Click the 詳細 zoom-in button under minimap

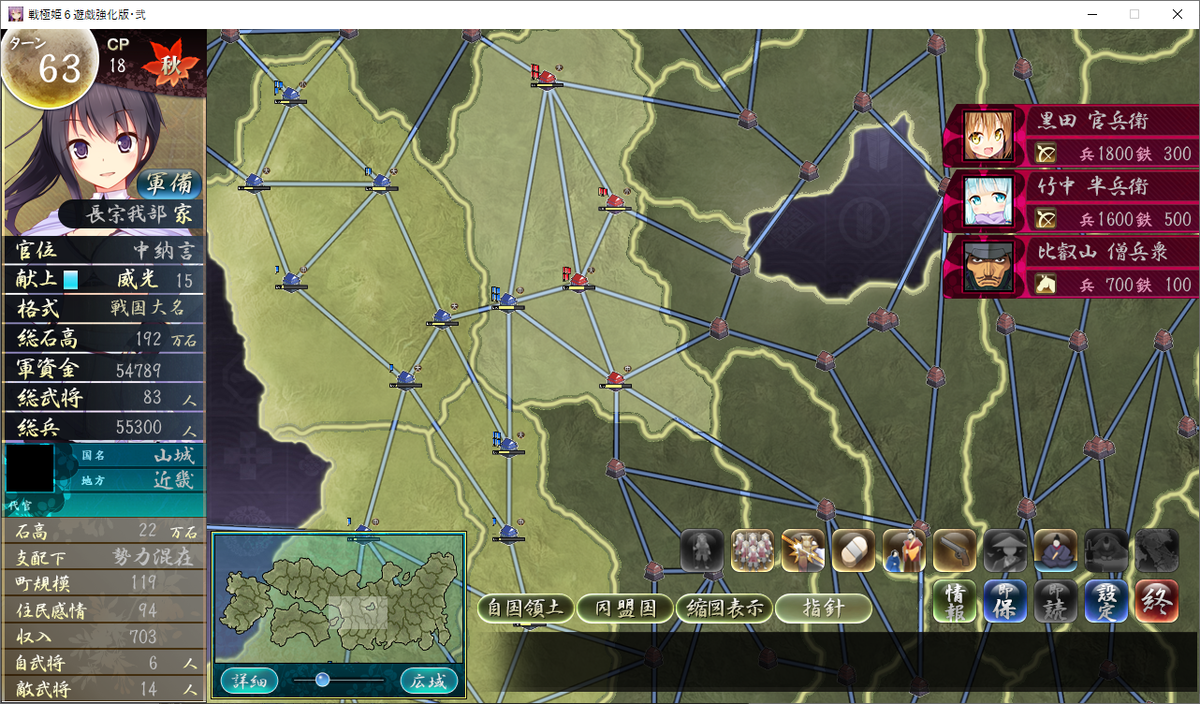(x=248, y=681)
